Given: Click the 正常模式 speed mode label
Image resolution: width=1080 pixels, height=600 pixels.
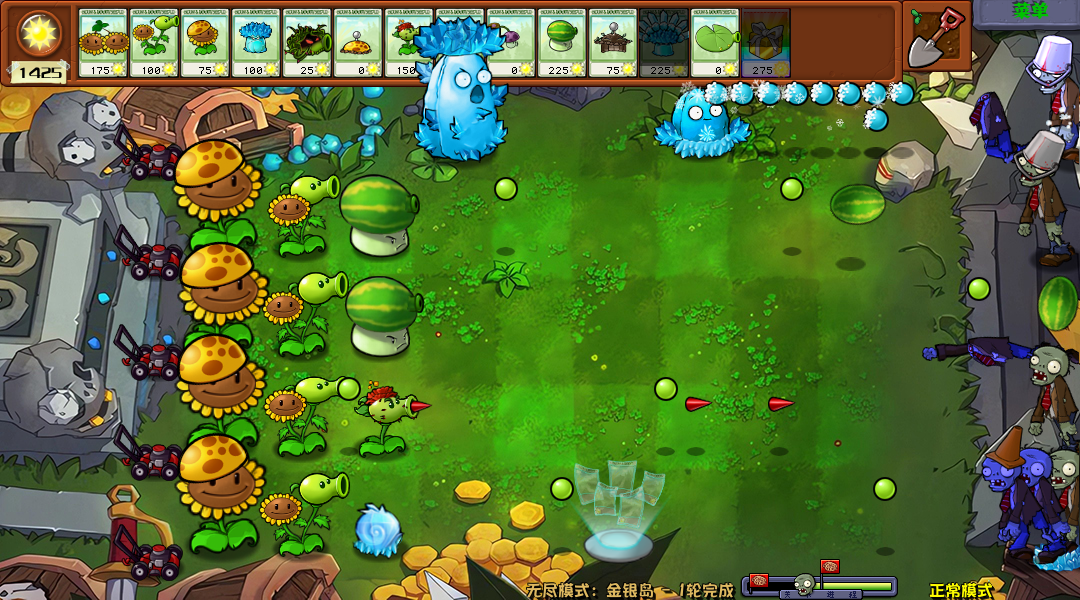Looking at the screenshot, I should tap(960, 590).
